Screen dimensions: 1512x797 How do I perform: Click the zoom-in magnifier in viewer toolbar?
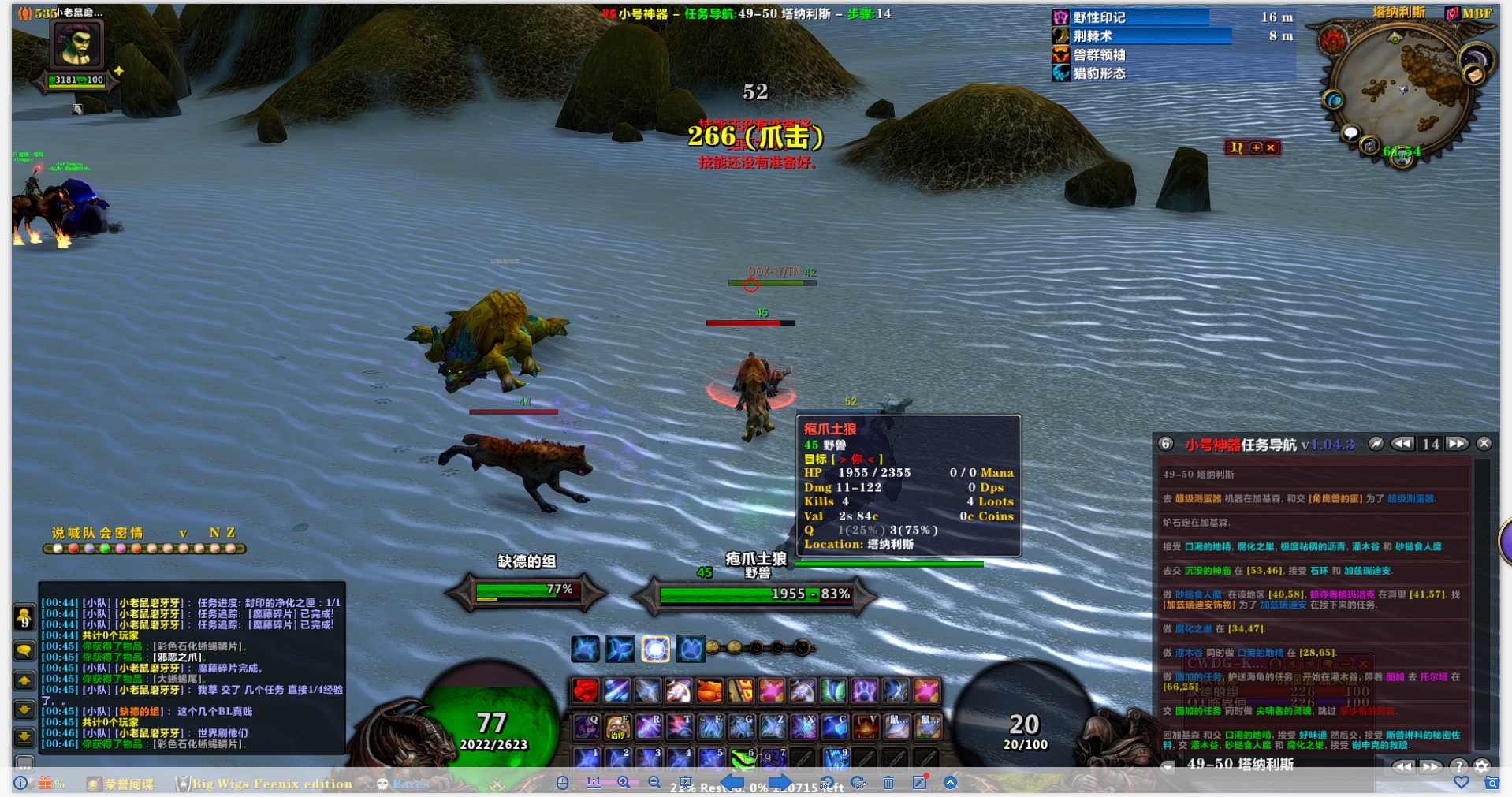624,782
